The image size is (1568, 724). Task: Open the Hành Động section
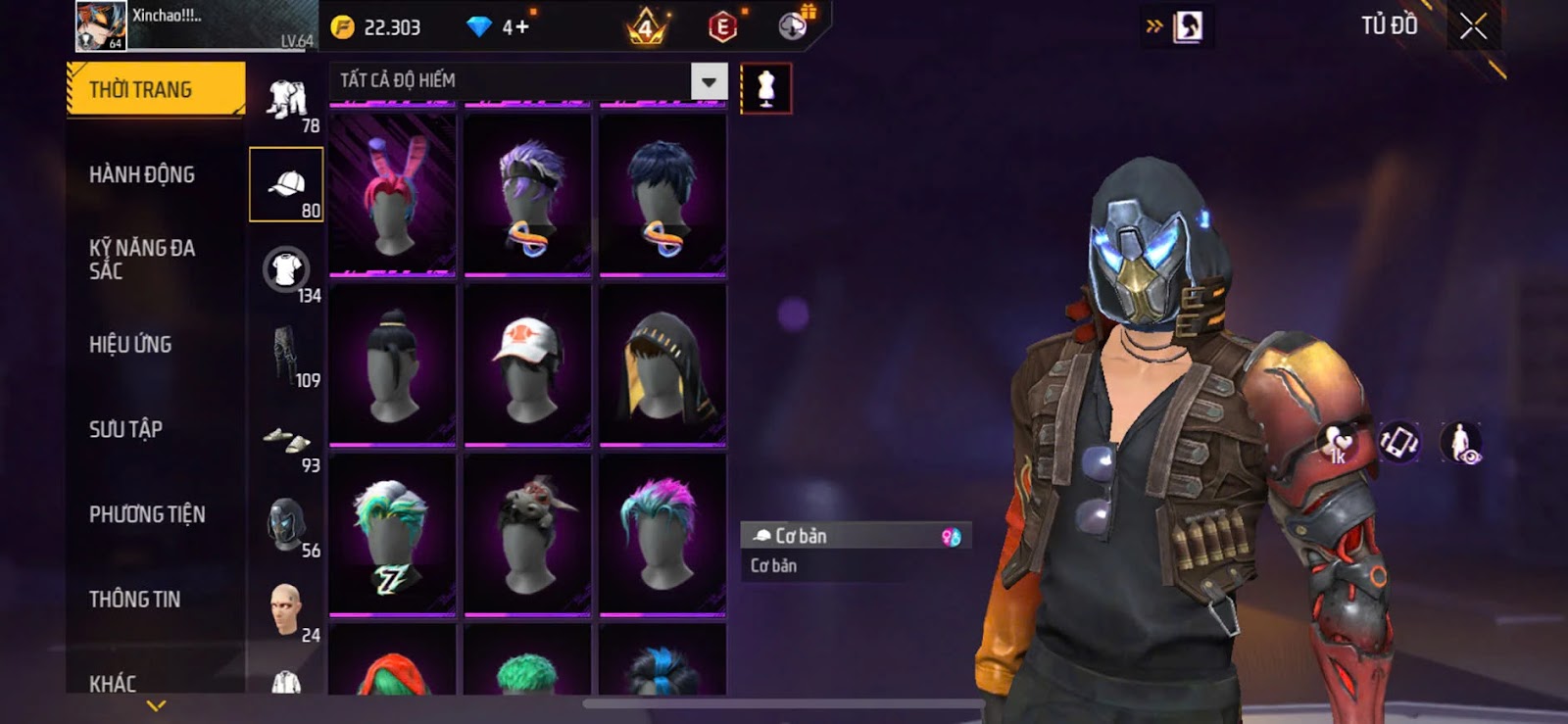click(x=142, y=175)
